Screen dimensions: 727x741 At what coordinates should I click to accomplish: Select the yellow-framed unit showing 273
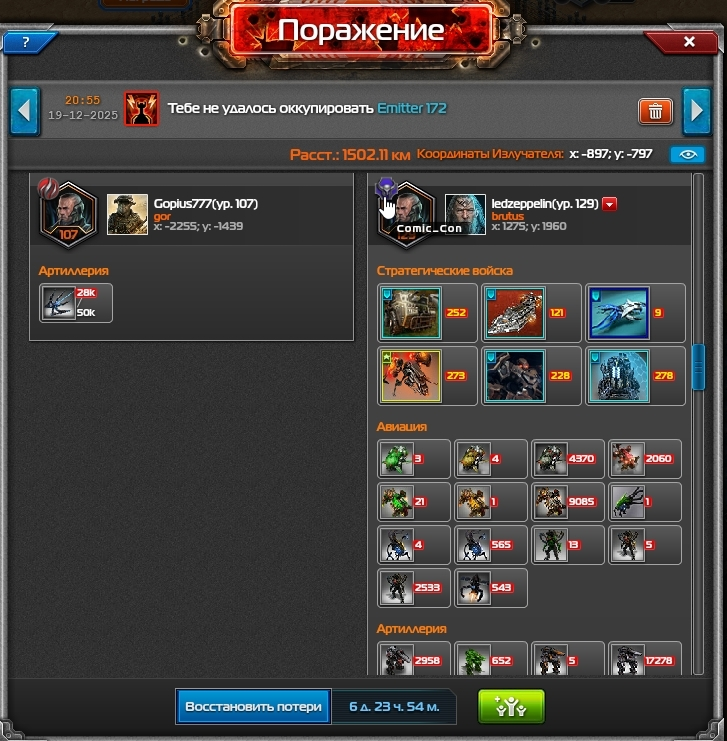411,376
